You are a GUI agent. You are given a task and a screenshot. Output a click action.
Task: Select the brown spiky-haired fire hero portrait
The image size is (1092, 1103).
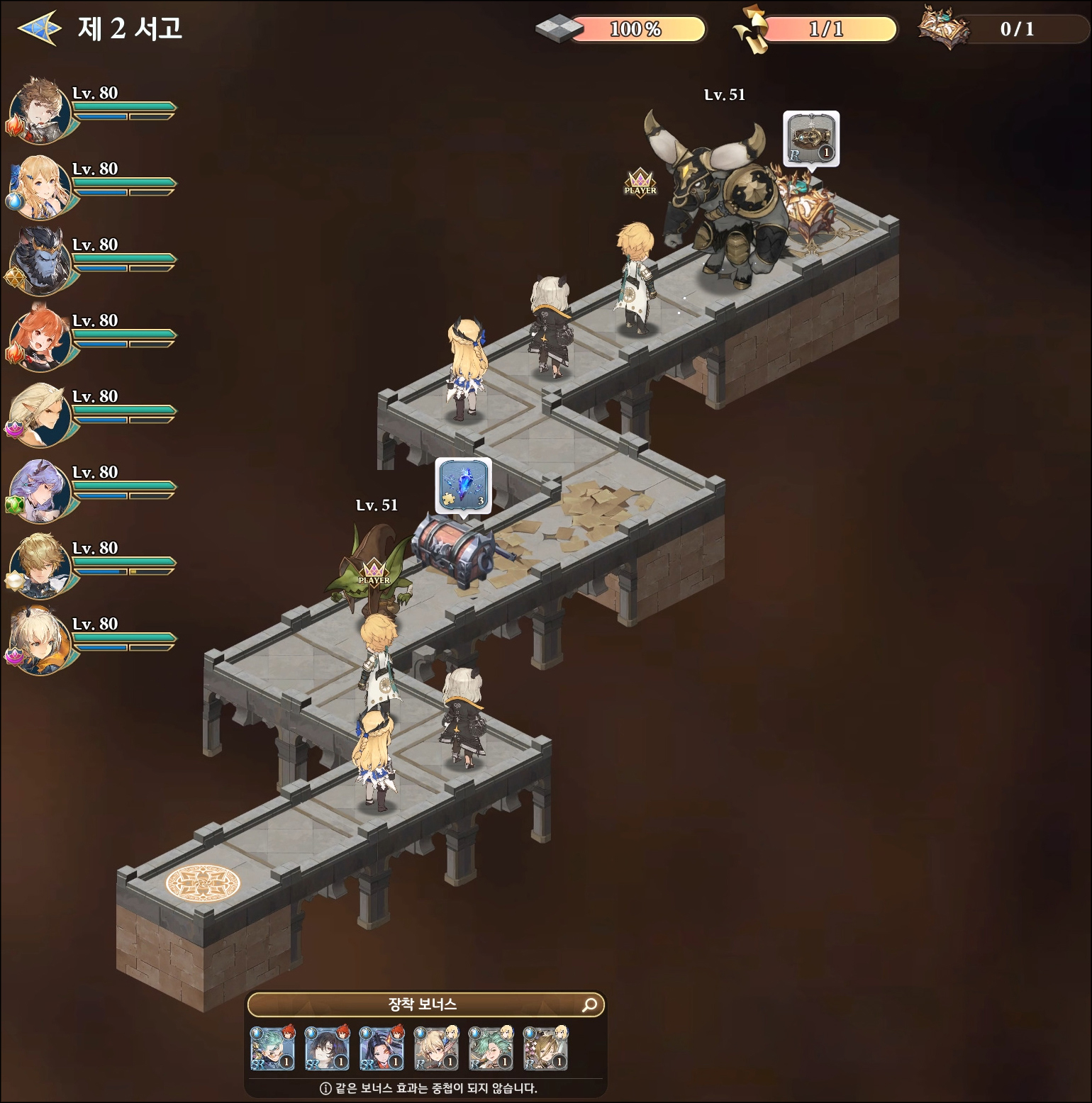click(41, 111)
